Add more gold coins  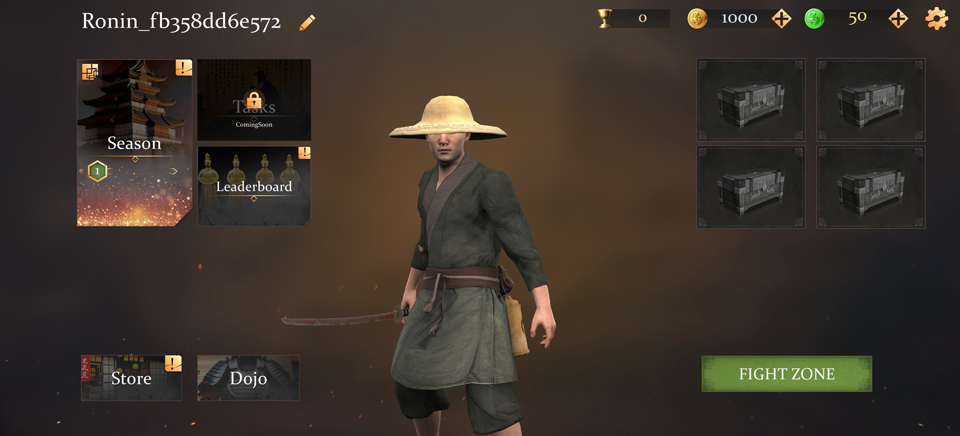pyautogui.click(x=782, y=18)
